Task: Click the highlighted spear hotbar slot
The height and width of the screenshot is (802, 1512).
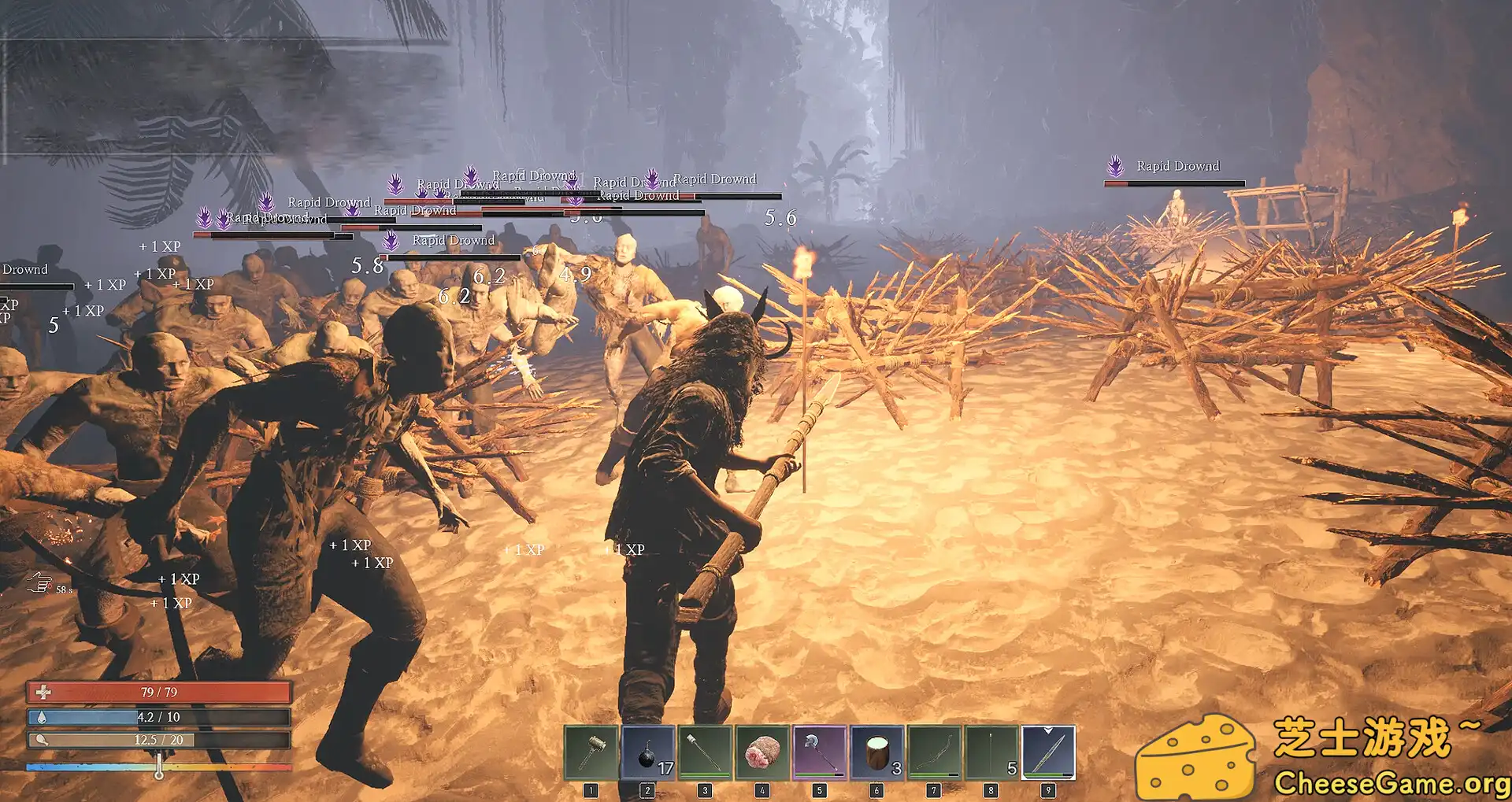Action: [x=1048, y=752]
